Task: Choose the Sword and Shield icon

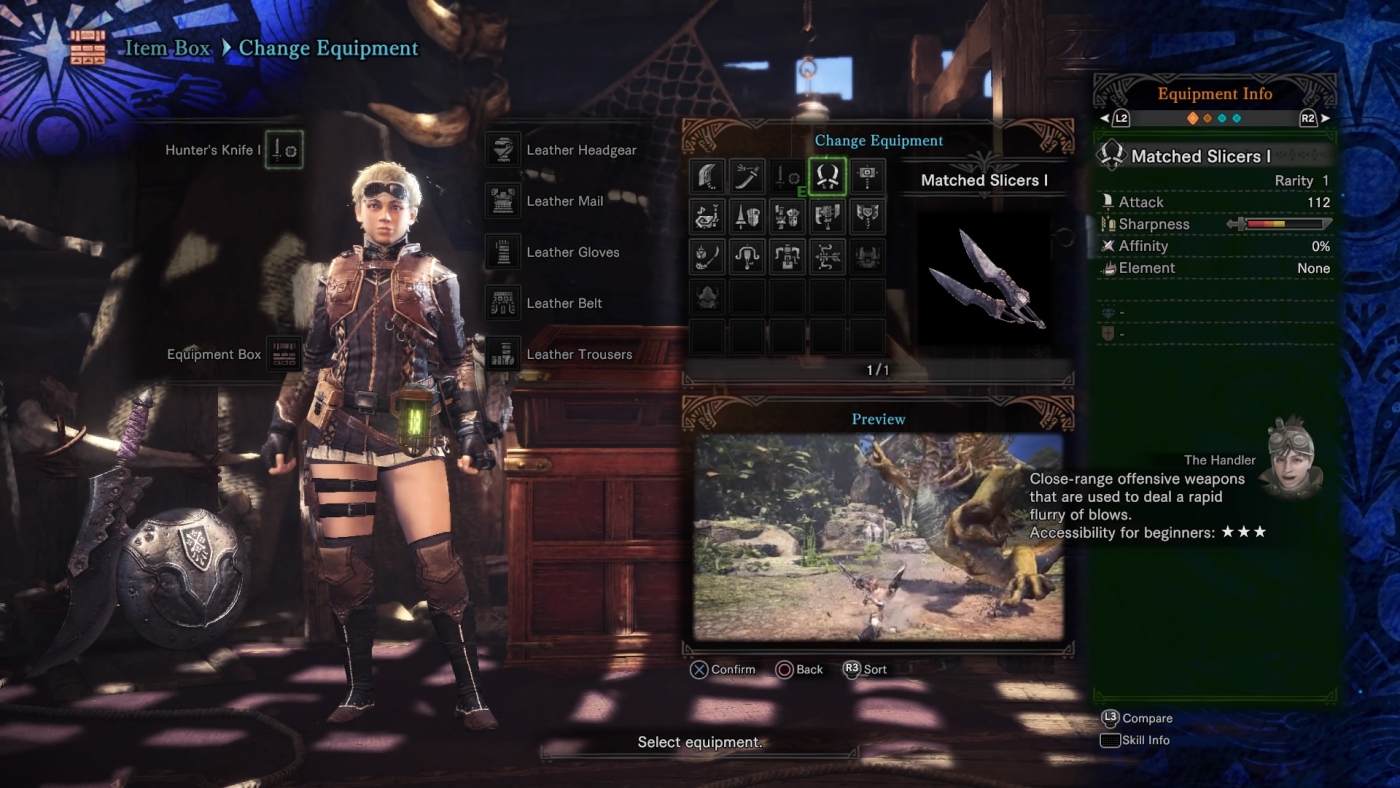Action: tap(787, 175)
